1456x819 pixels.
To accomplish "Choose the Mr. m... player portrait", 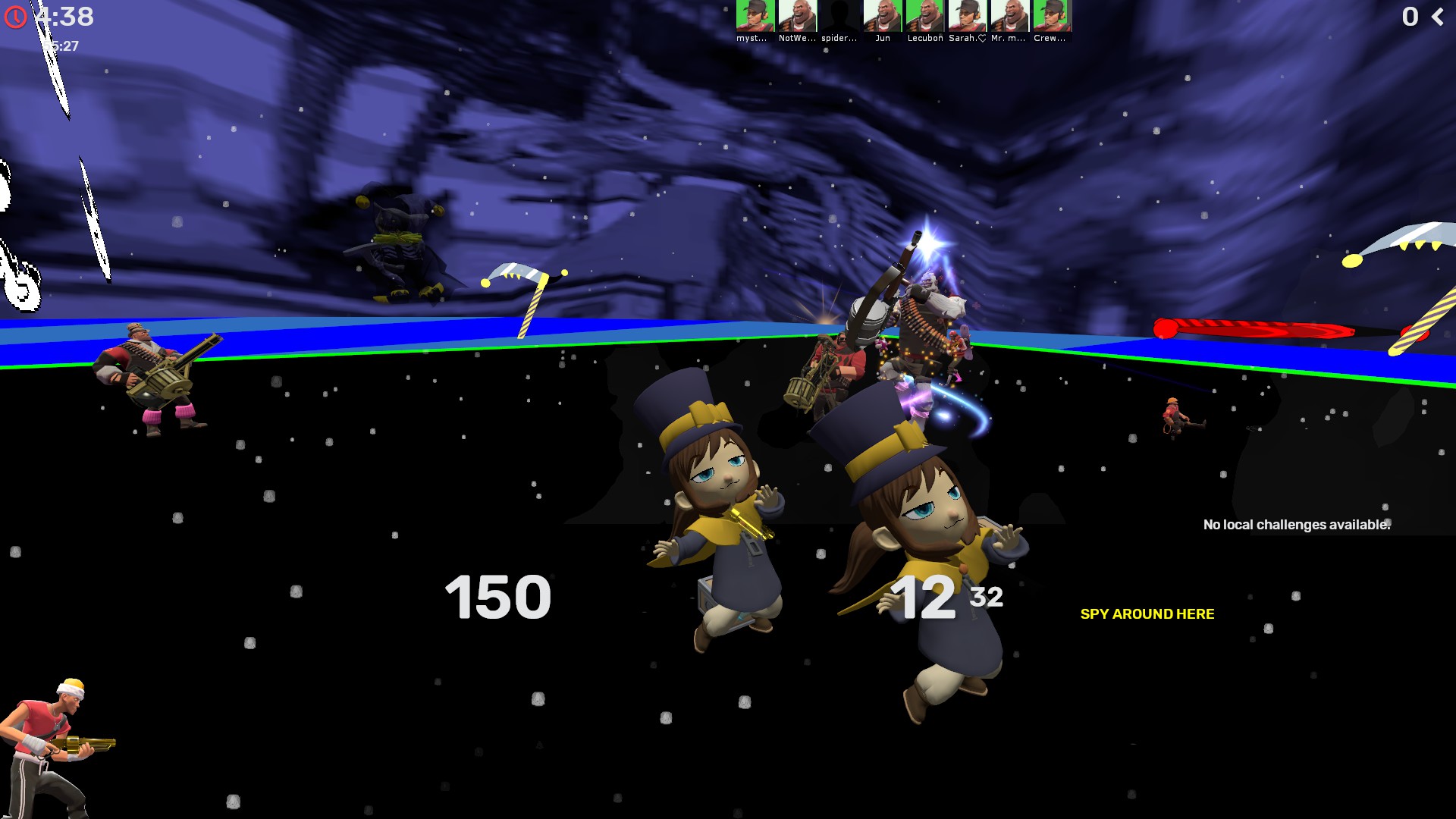I will pos(1010,16).
